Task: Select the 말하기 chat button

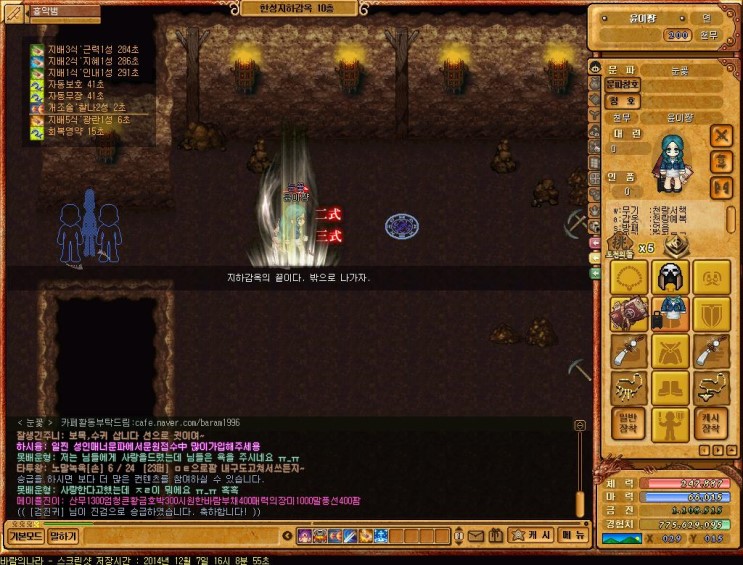Action: (62, 537)
